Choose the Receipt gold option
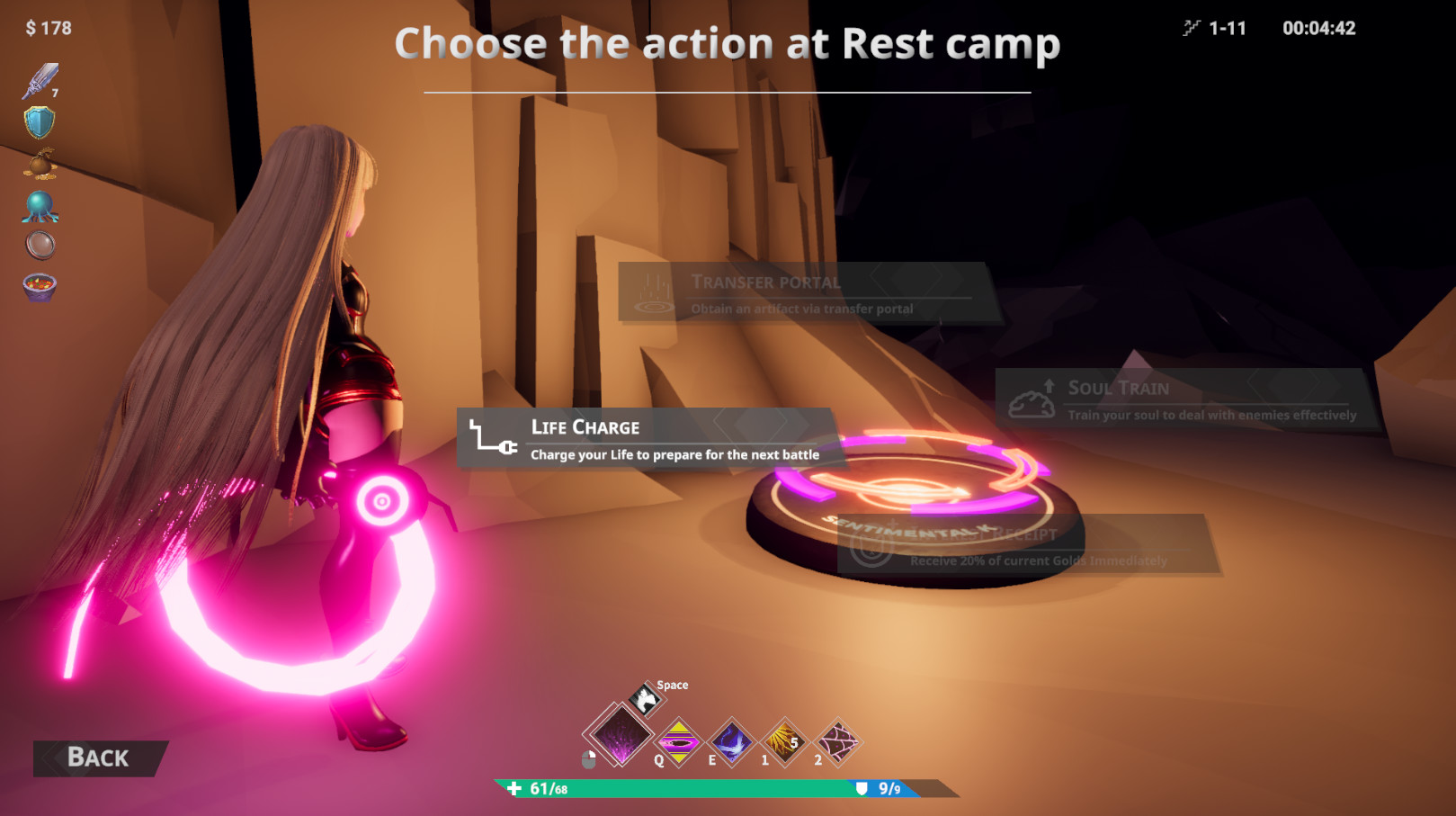Screen dimensions: 1456x816 [1028, 546]
